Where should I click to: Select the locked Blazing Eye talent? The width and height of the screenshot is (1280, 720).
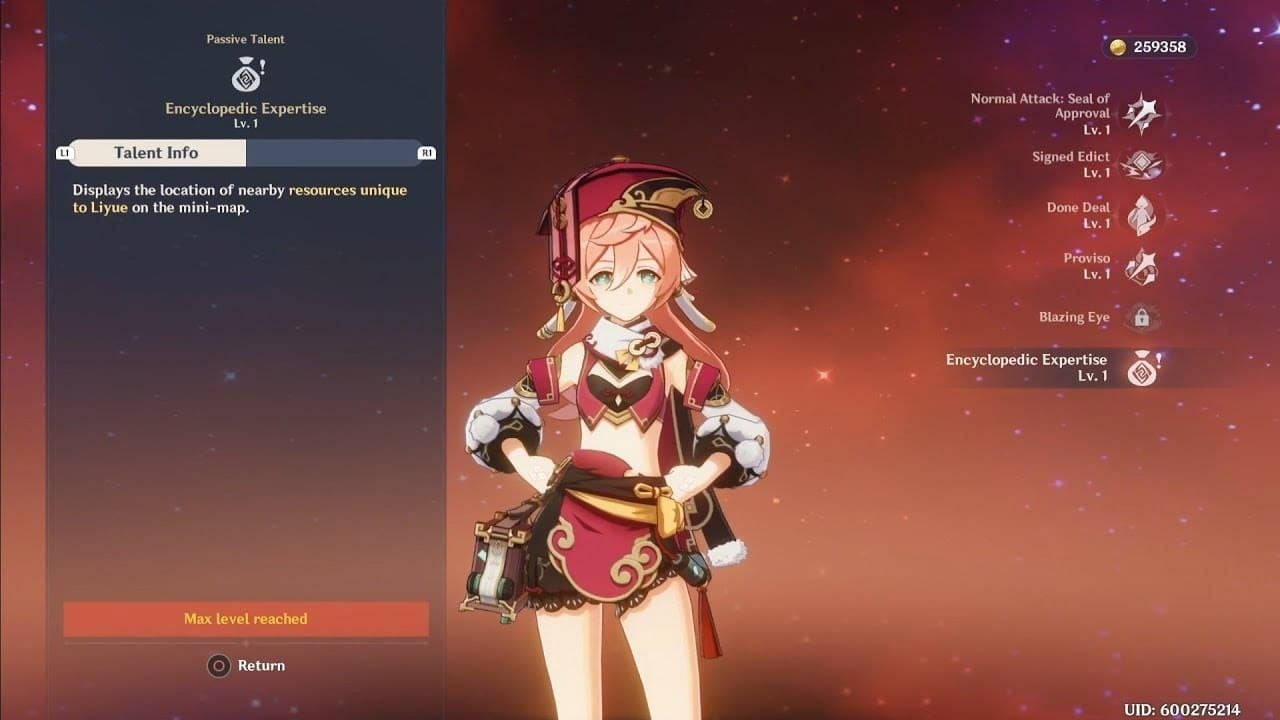(1141, 318)
